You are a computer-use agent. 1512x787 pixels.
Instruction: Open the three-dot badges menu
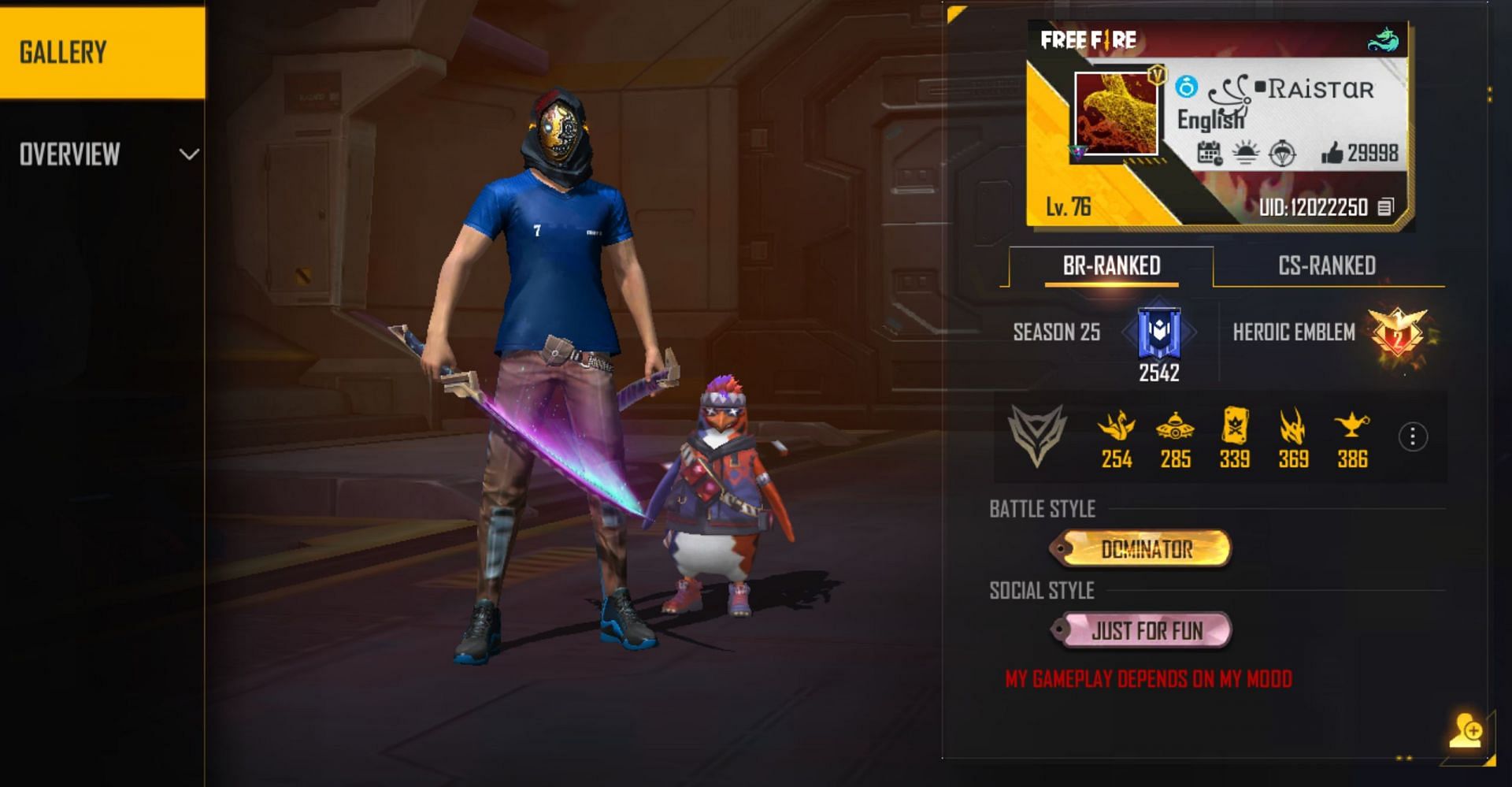[x=1413, y=436]
